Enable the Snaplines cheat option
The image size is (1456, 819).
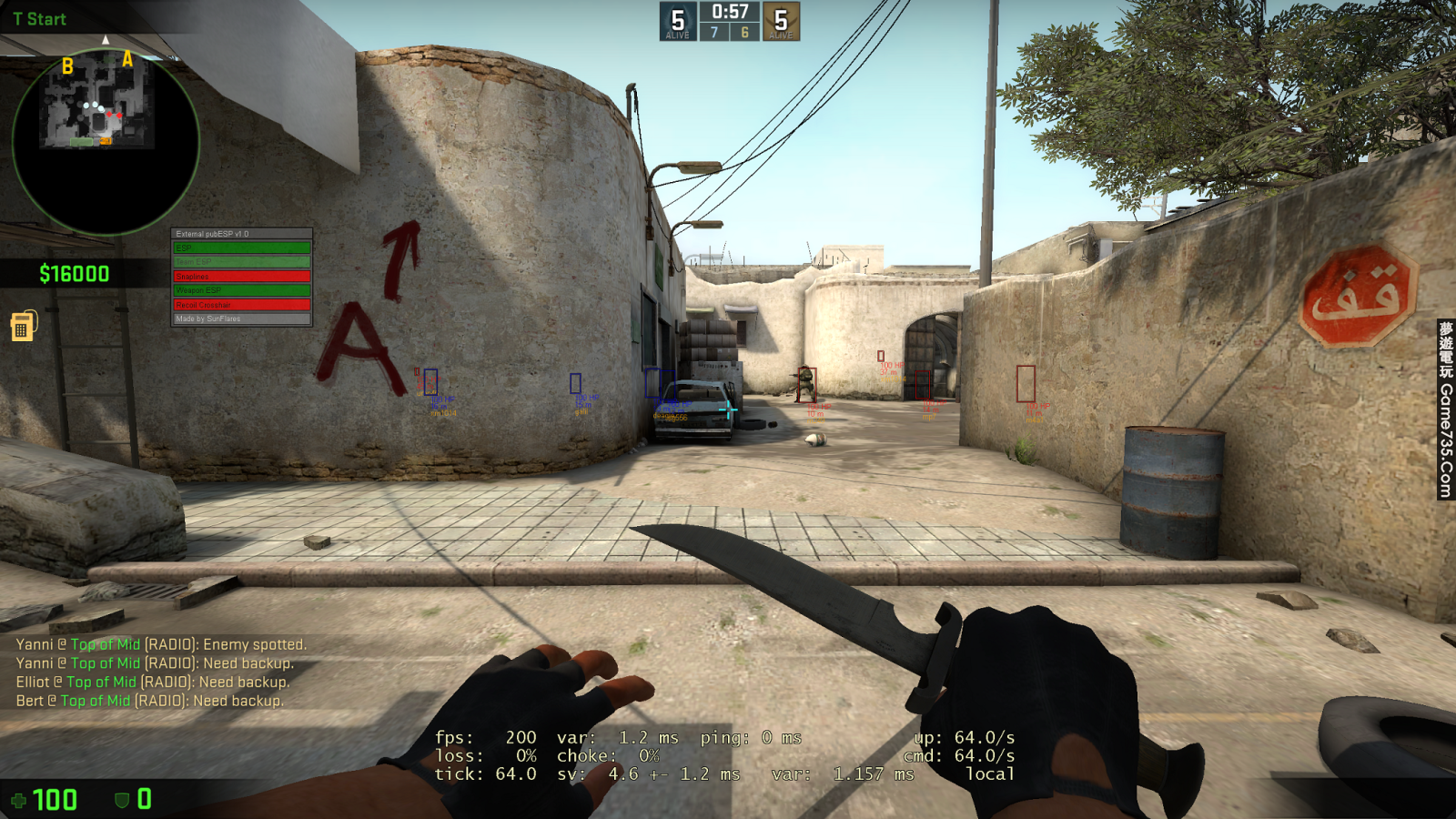pos(241,276)
